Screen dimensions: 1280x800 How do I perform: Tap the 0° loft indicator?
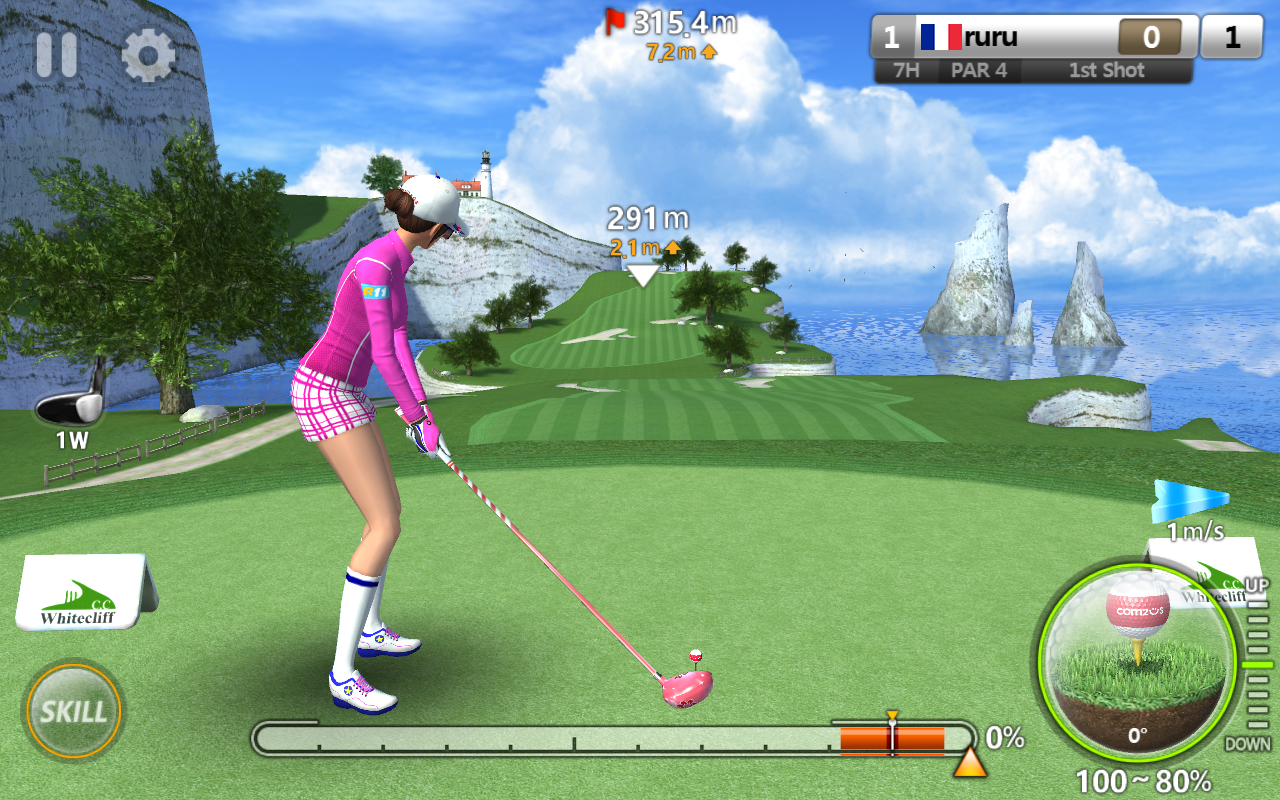point(1137,734)
